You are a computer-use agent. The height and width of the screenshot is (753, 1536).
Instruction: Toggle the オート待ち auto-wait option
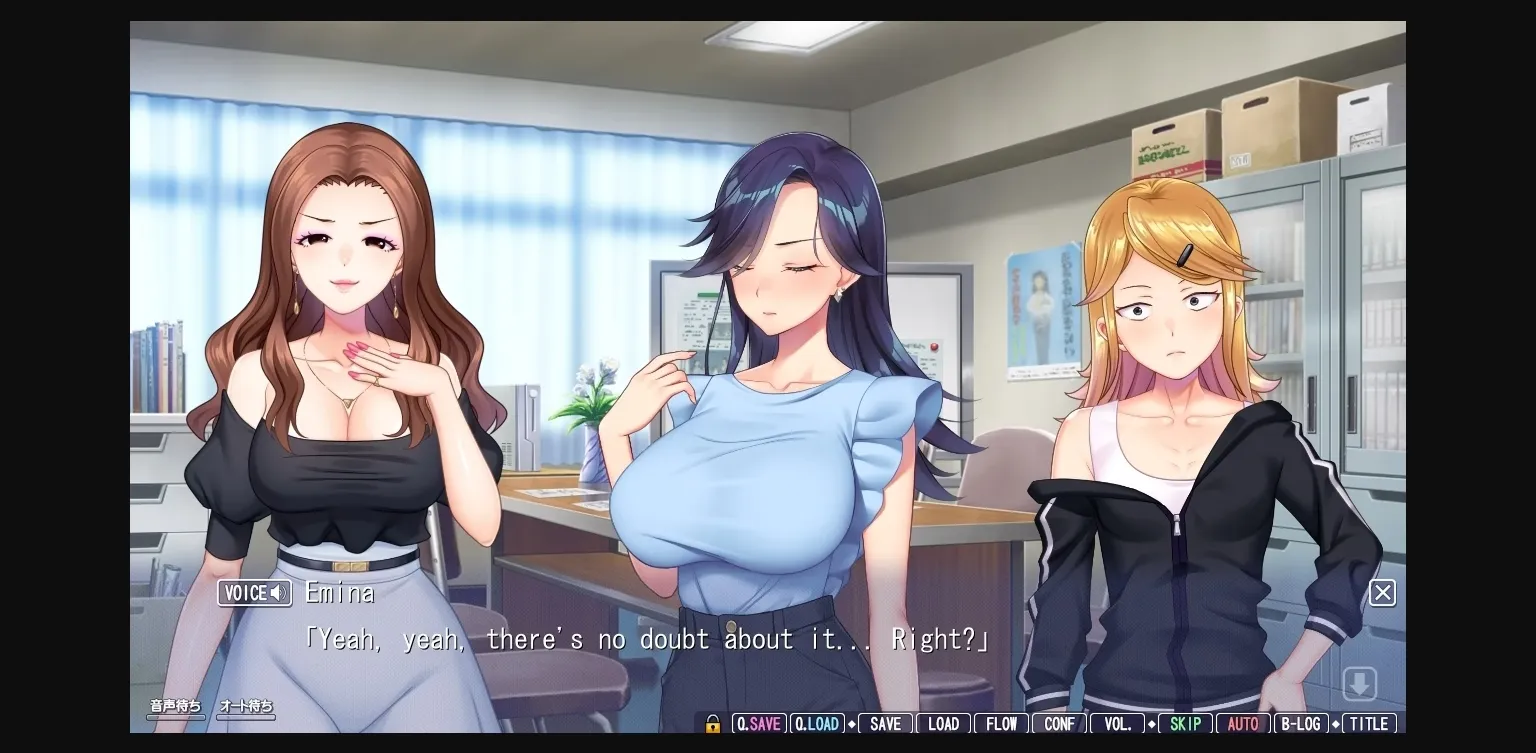click(x=245, y=705)
